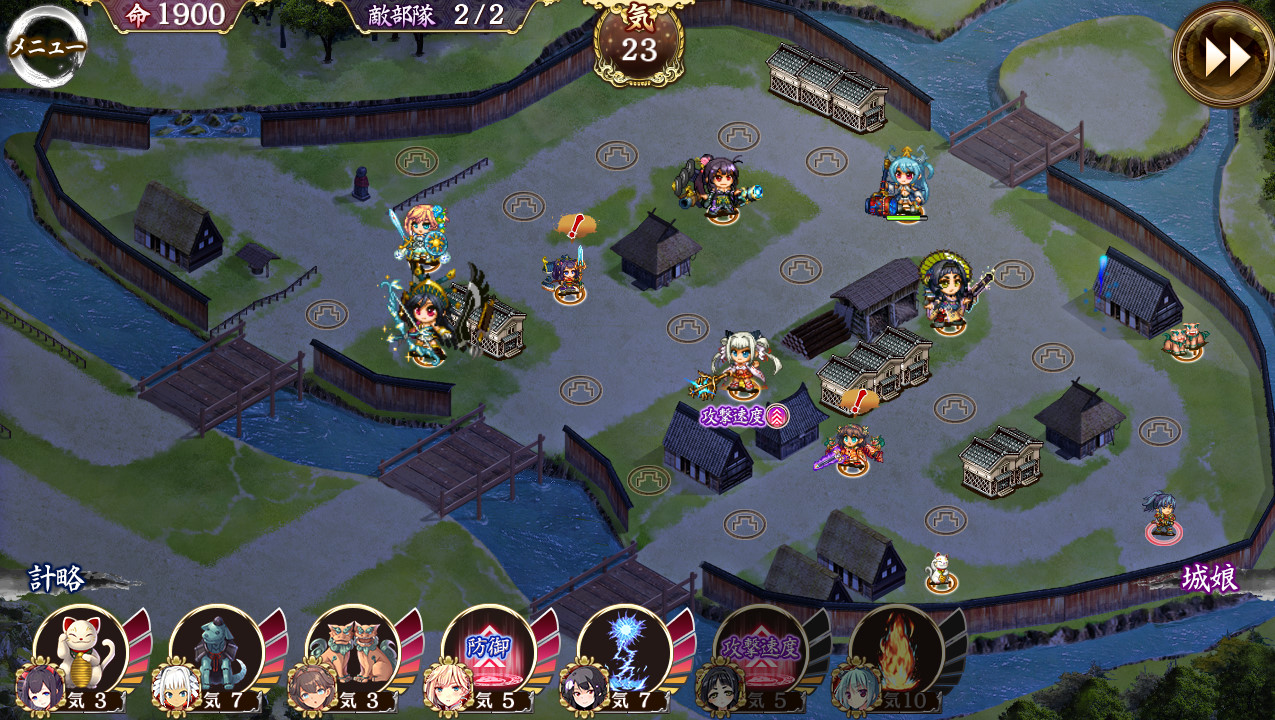The height and width of the screenshot is (720, 1275).
Task: Toggle the fast-forward speed button
Action: pyautogui.click(x=1224, y=55)
